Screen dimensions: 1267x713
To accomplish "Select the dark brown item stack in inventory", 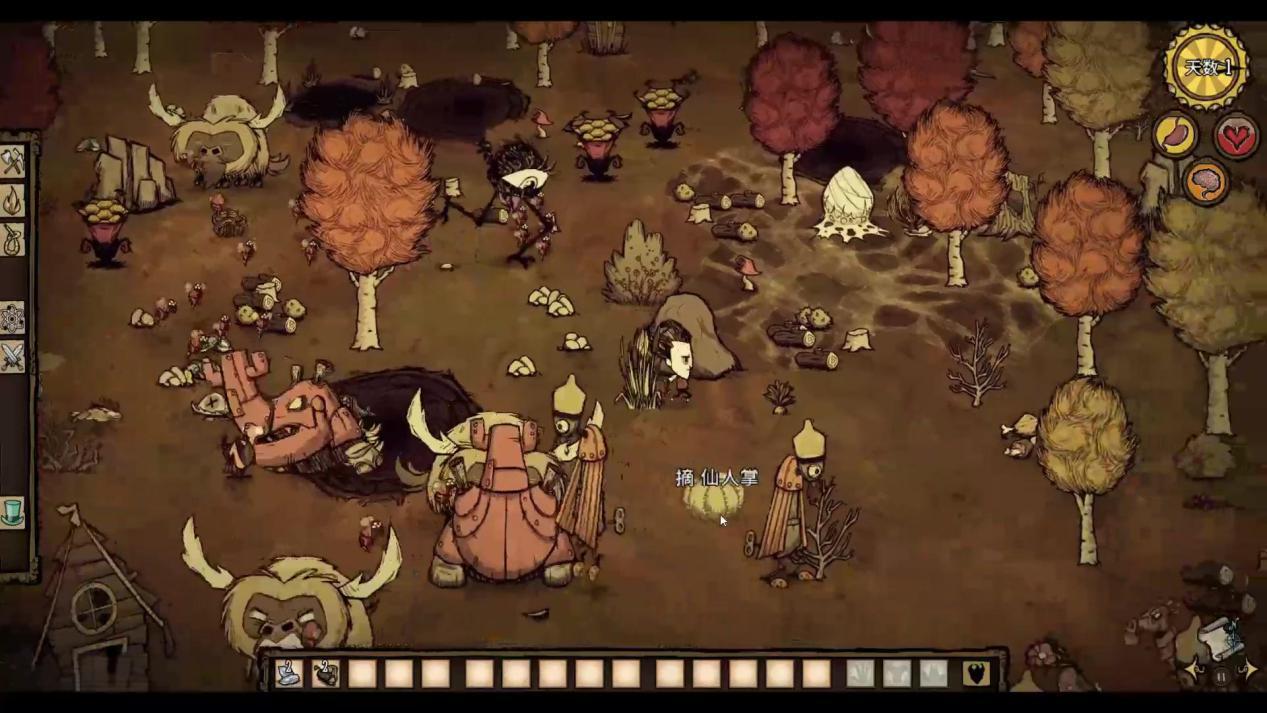I will tap(326, 674).
